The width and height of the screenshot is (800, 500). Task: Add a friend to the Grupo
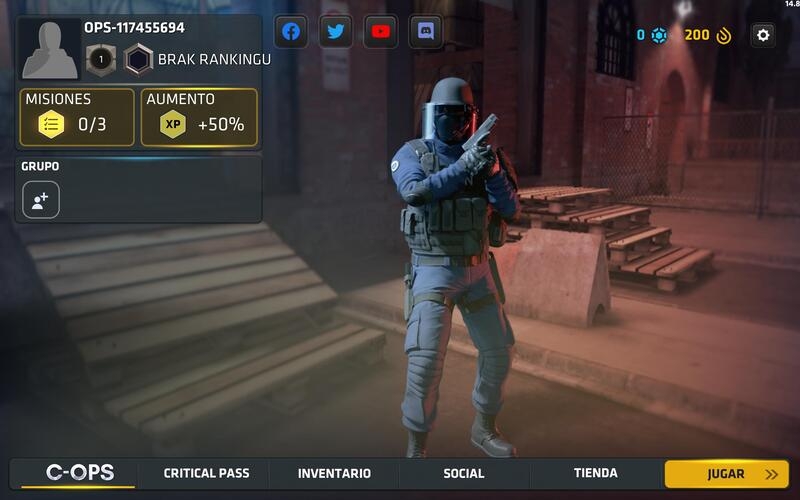pos(41,200)
